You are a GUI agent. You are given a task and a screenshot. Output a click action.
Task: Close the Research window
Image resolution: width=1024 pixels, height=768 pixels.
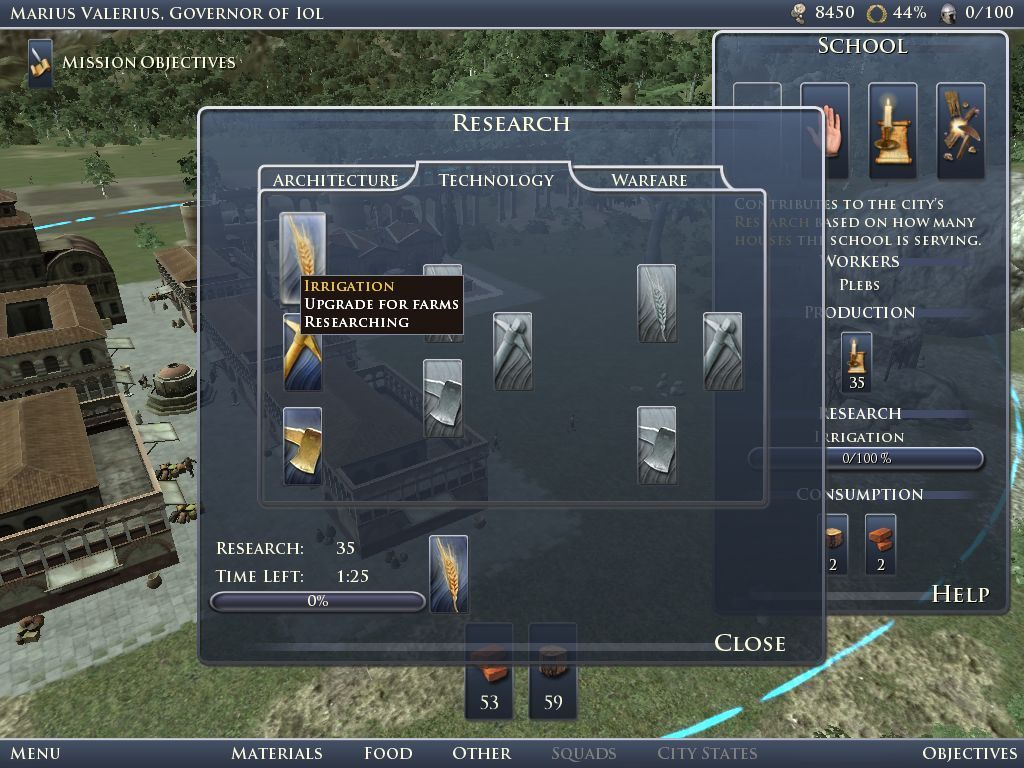(x=749, y=643)
